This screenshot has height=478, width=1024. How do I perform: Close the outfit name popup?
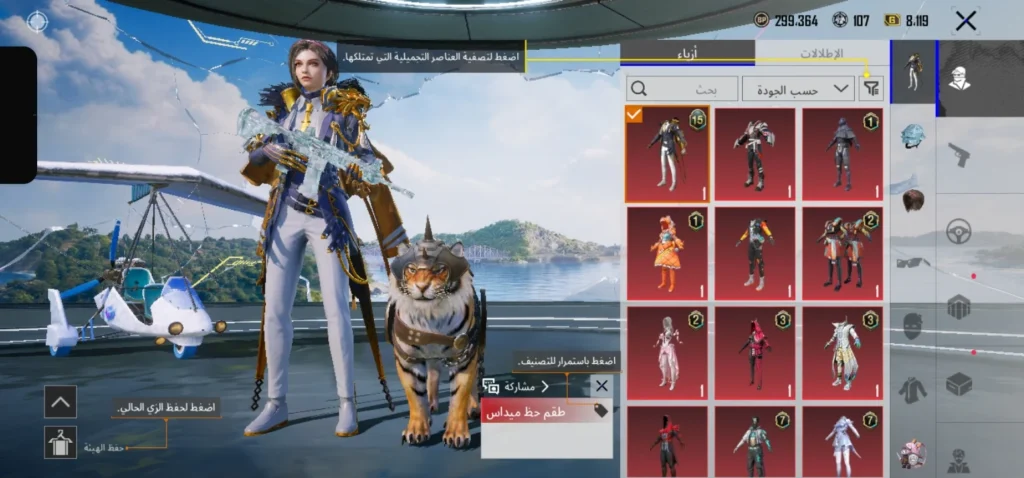click(x=601, y=385)
